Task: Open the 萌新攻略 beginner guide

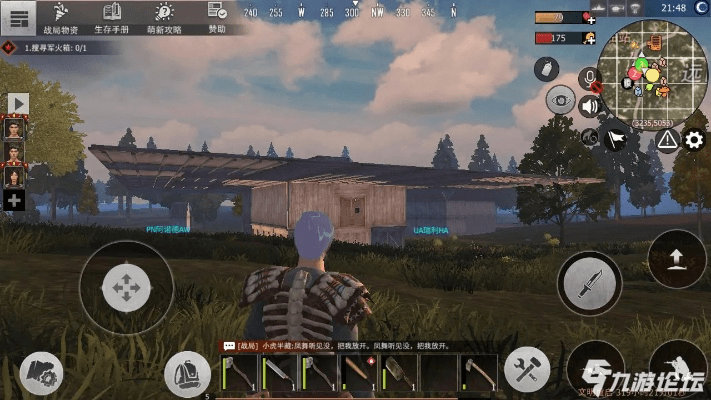Action: (165, 18)
